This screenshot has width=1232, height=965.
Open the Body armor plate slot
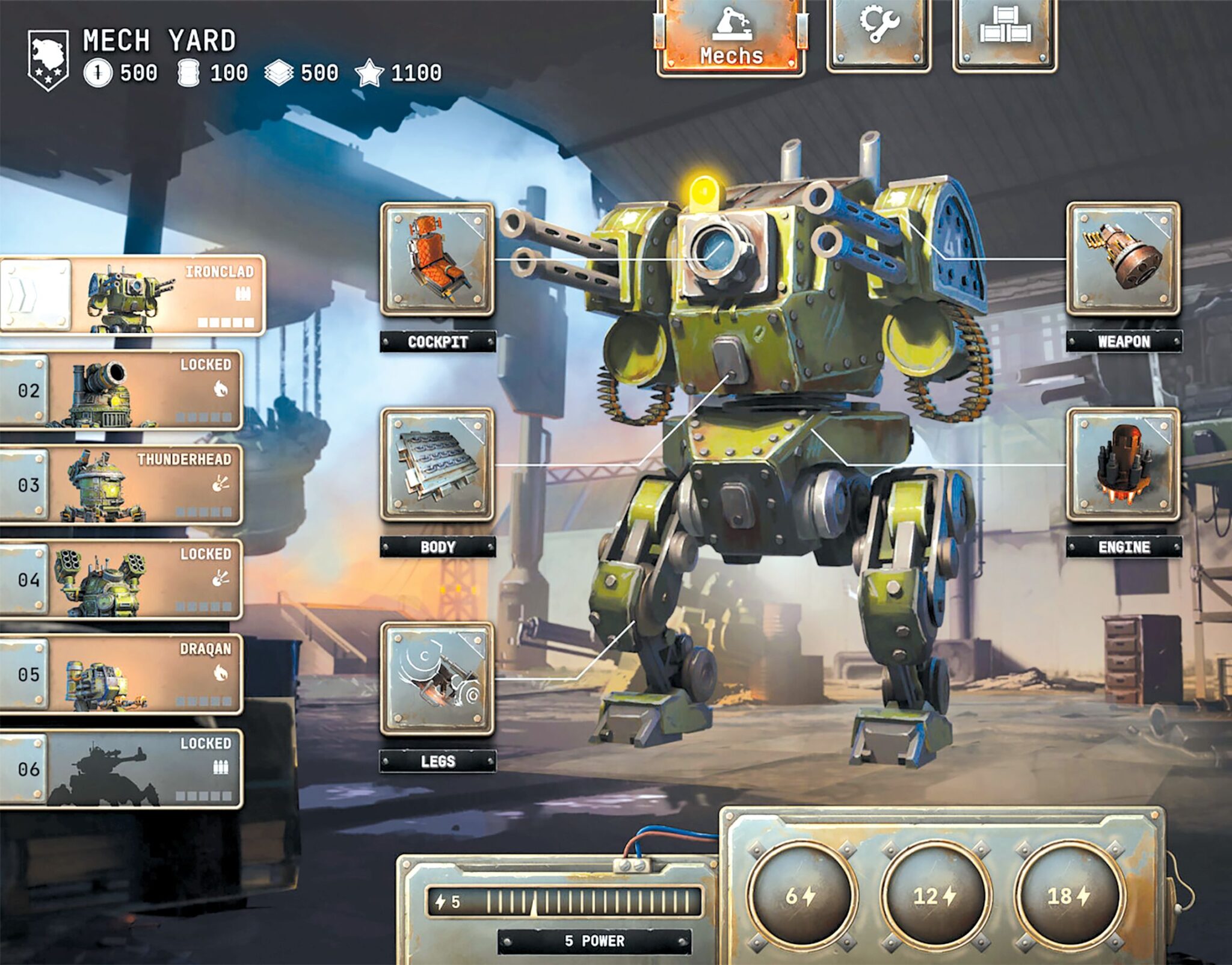pyautogui.click(x=437, y=465)
